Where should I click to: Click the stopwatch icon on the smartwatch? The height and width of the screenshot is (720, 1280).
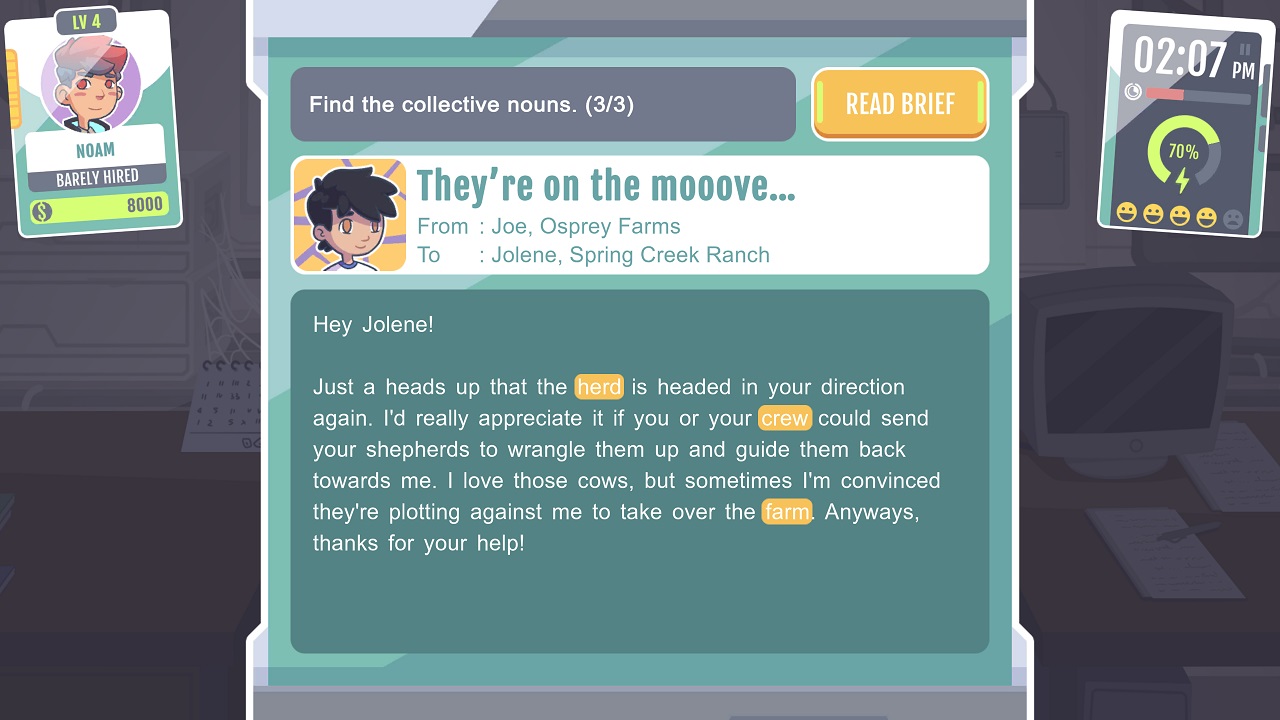click(1133, 91)
